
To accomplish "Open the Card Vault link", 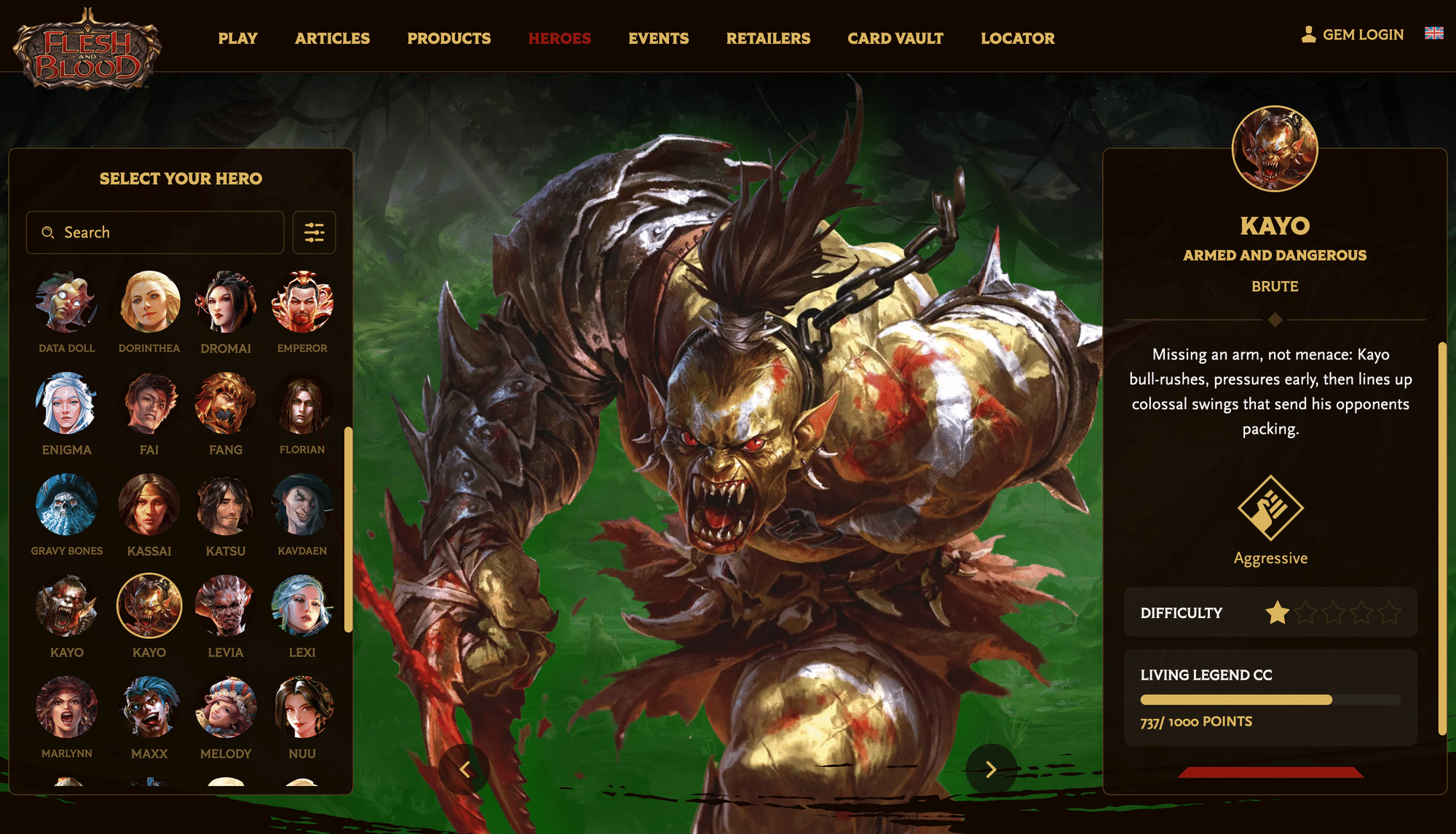I will (x=895, y=39).
